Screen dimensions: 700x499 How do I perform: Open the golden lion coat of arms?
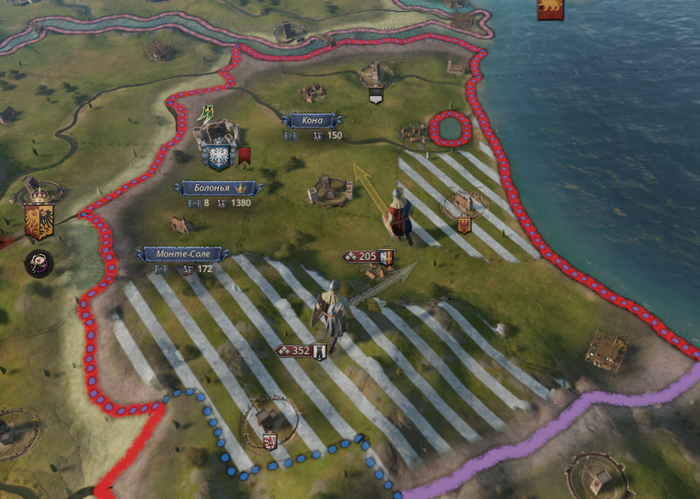click(549, 8)
